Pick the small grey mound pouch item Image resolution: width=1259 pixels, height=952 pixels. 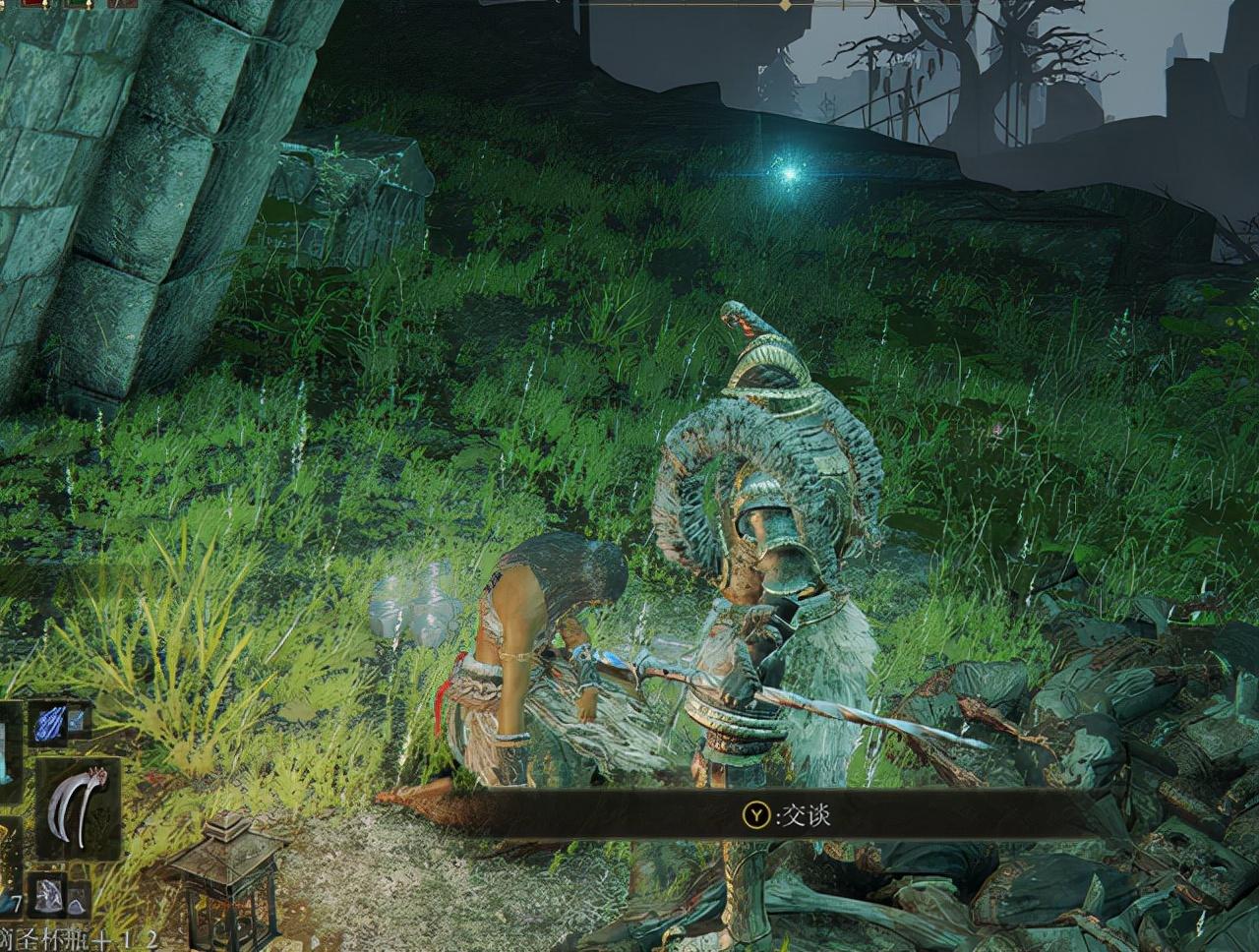coord(78,896)
